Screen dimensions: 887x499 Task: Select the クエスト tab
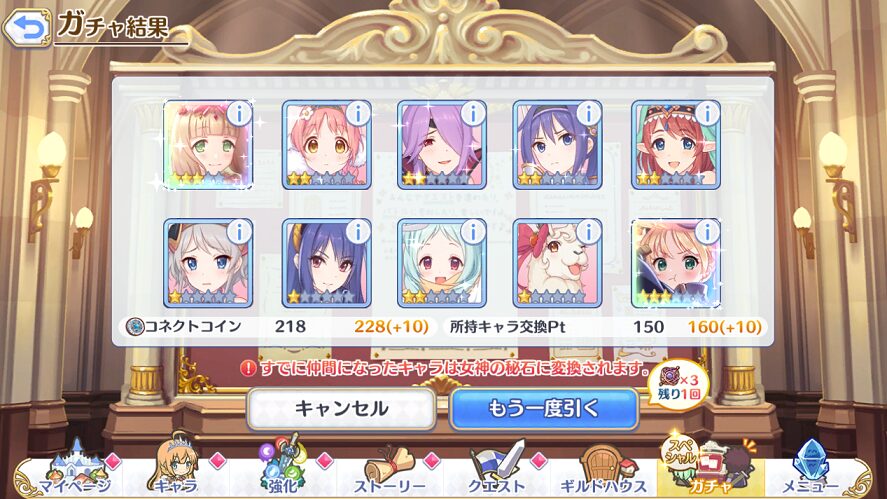[498, 470]
